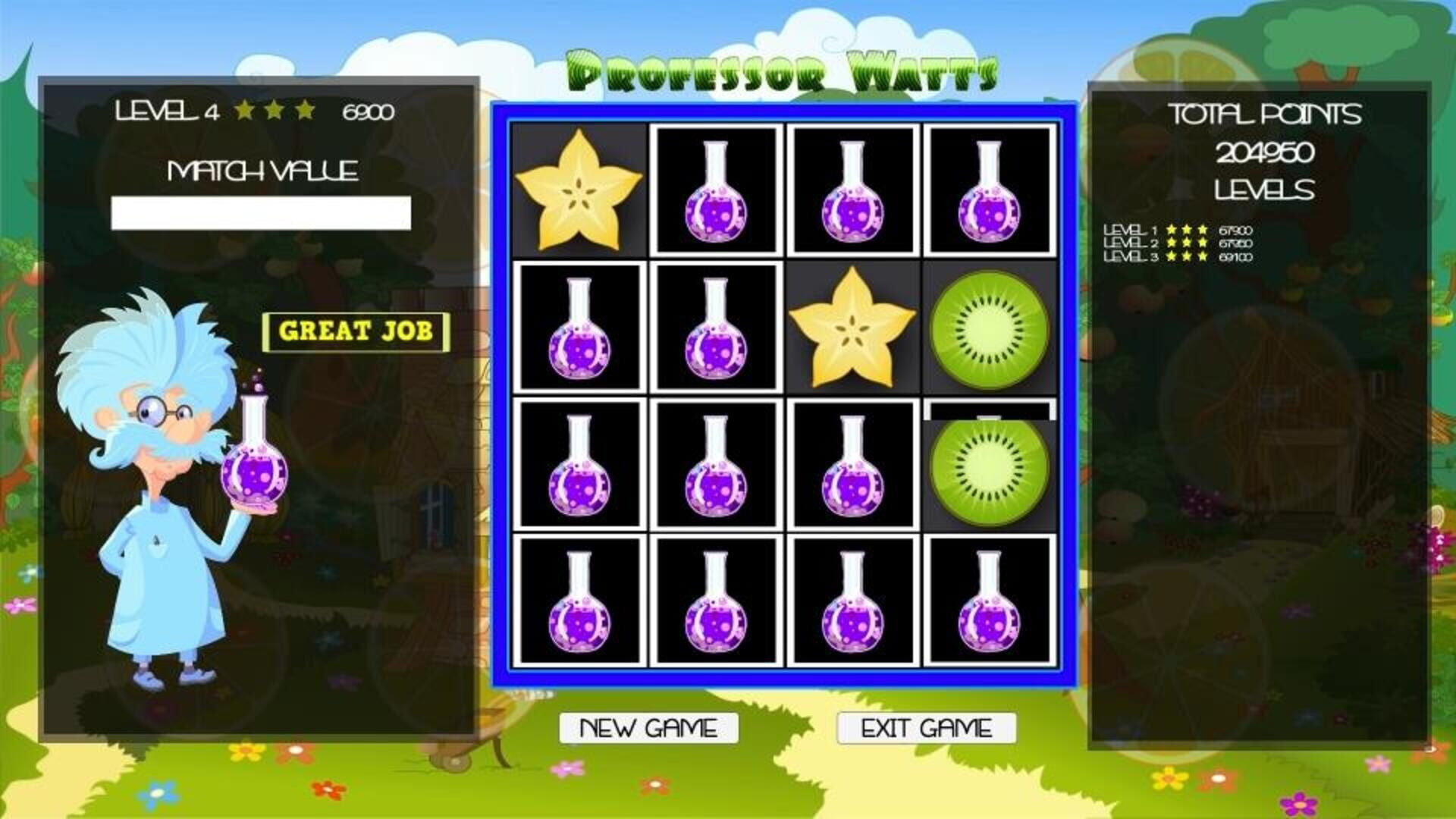This screenshot has width=1456, height=819.
Task: Click the Match Value input box
Action: 260,211
